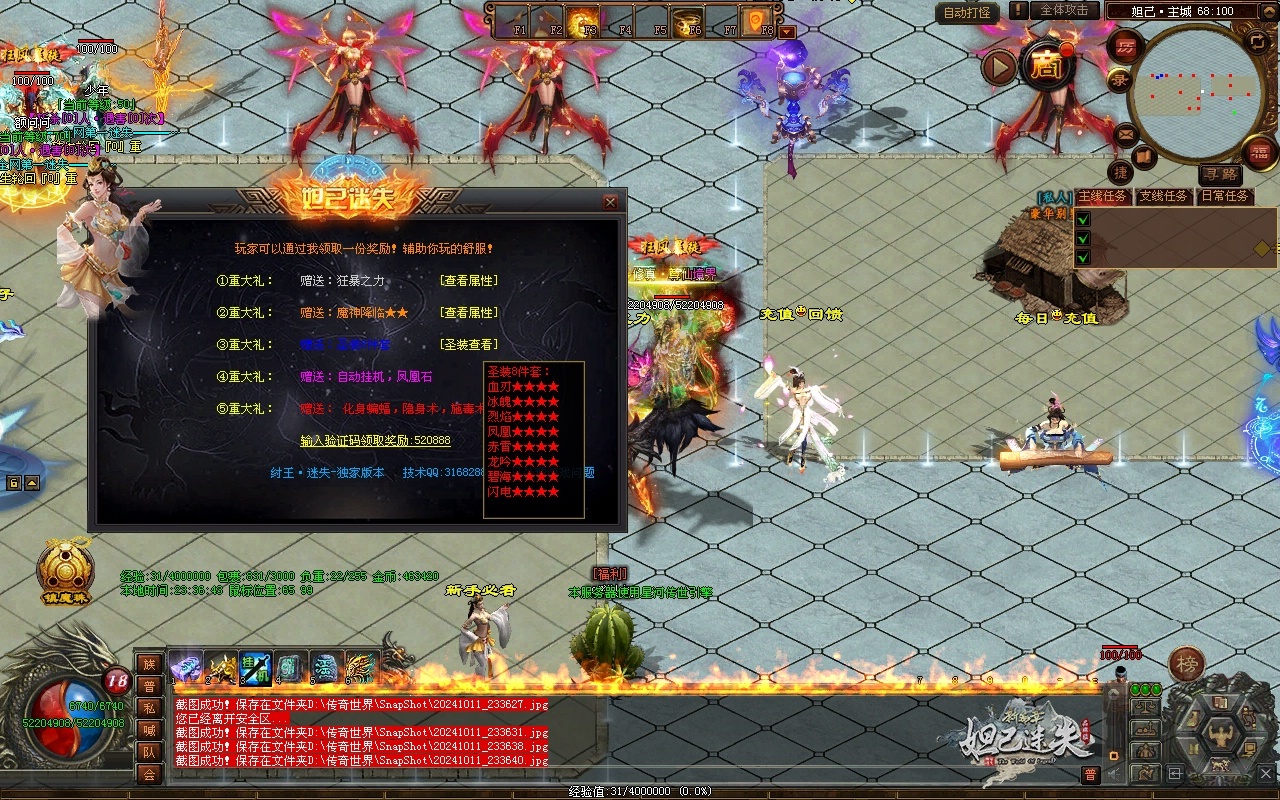Close the 妲己迷失 reward dialog
This screenshot has height=800, width=1280.
pos(610,202)
